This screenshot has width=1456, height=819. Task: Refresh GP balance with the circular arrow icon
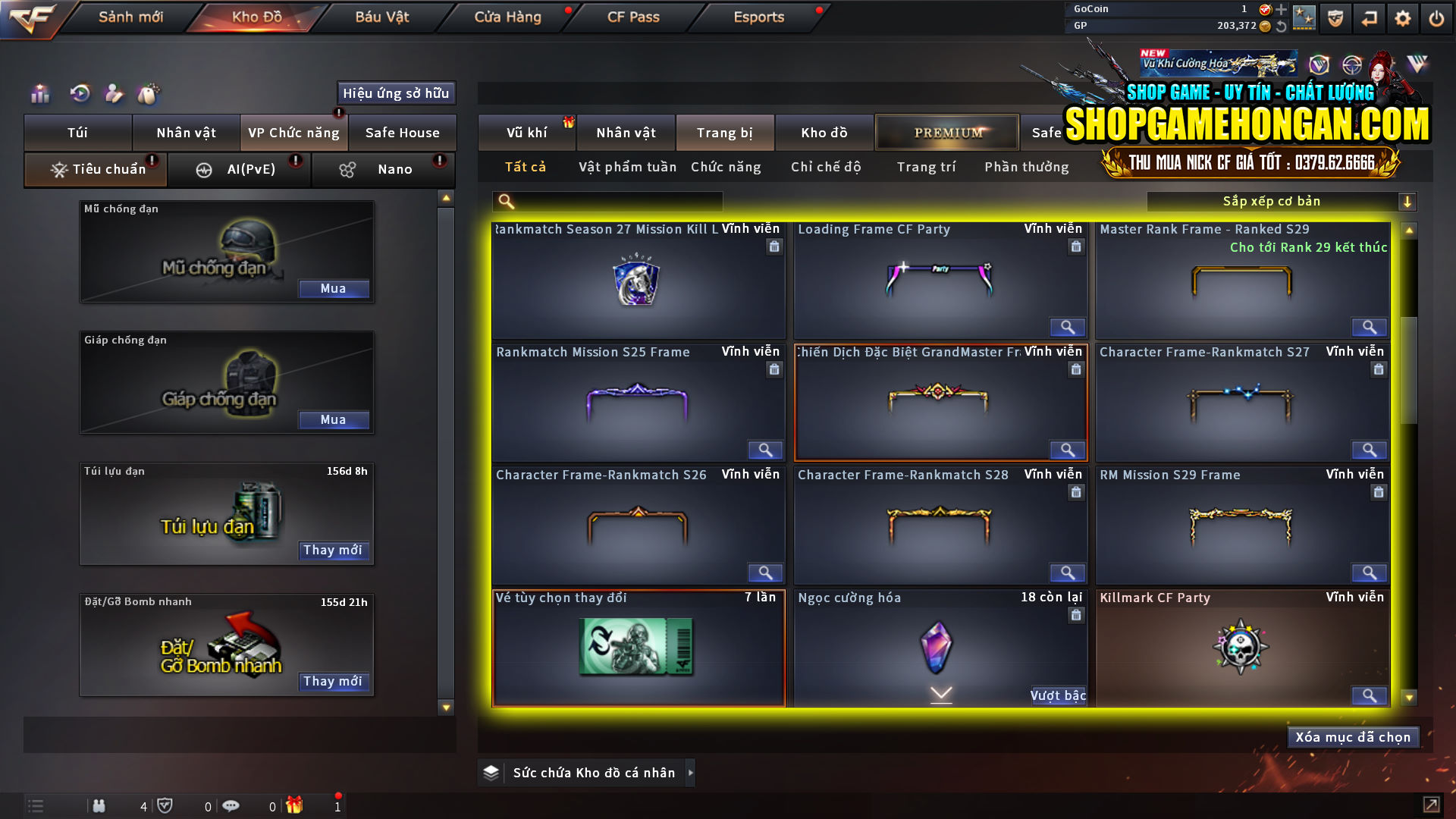click(x=1282, y=27)
